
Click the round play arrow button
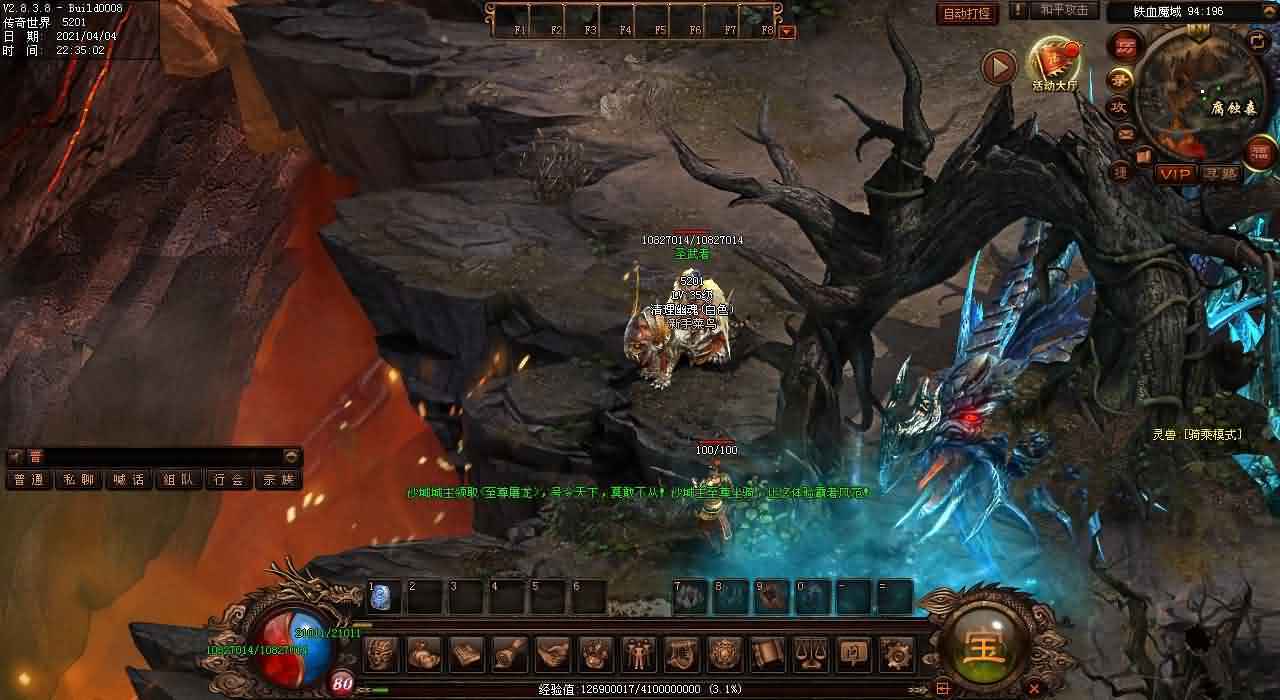point(998,68)
